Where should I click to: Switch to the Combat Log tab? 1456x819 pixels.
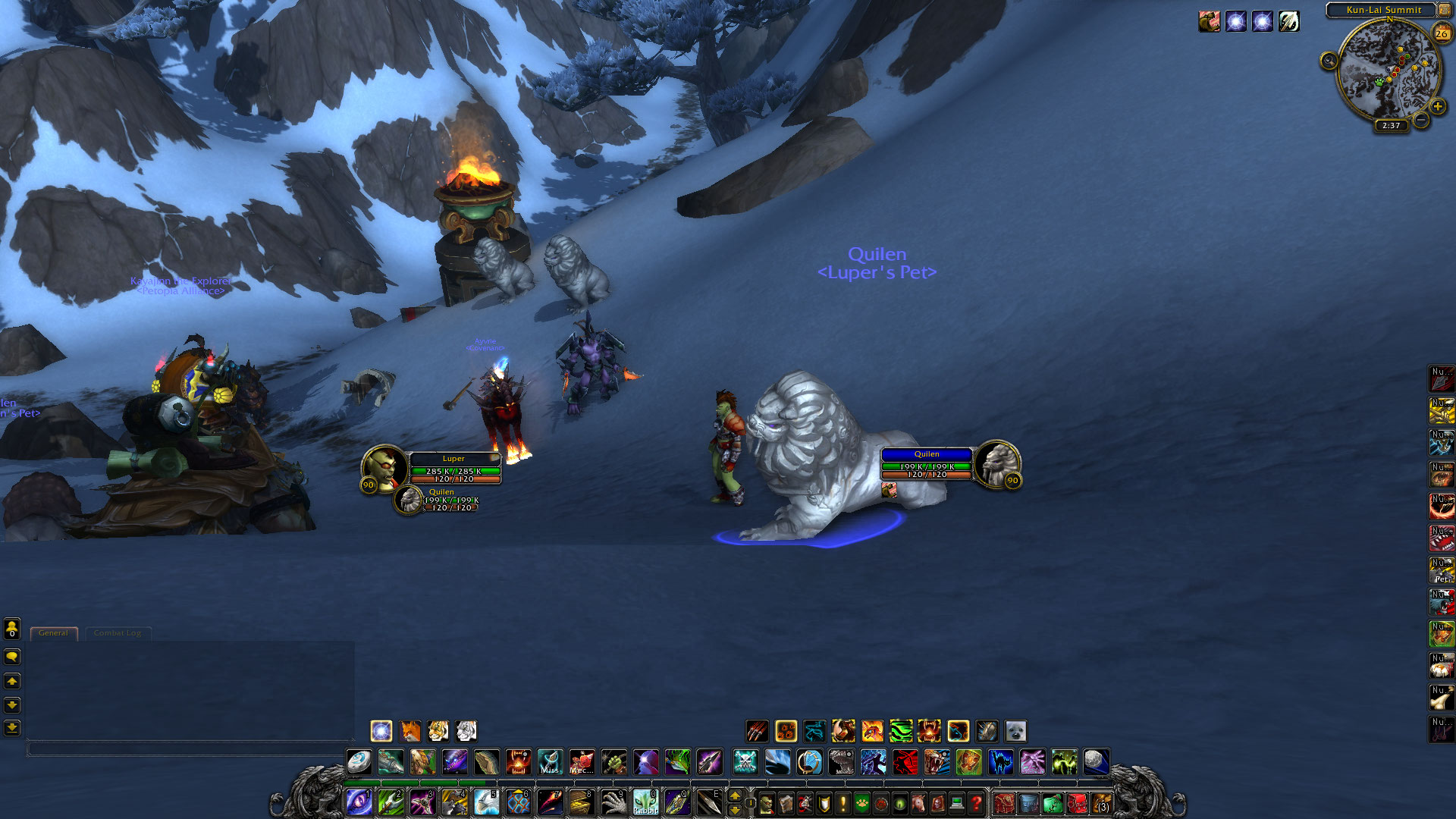(117, 632)
